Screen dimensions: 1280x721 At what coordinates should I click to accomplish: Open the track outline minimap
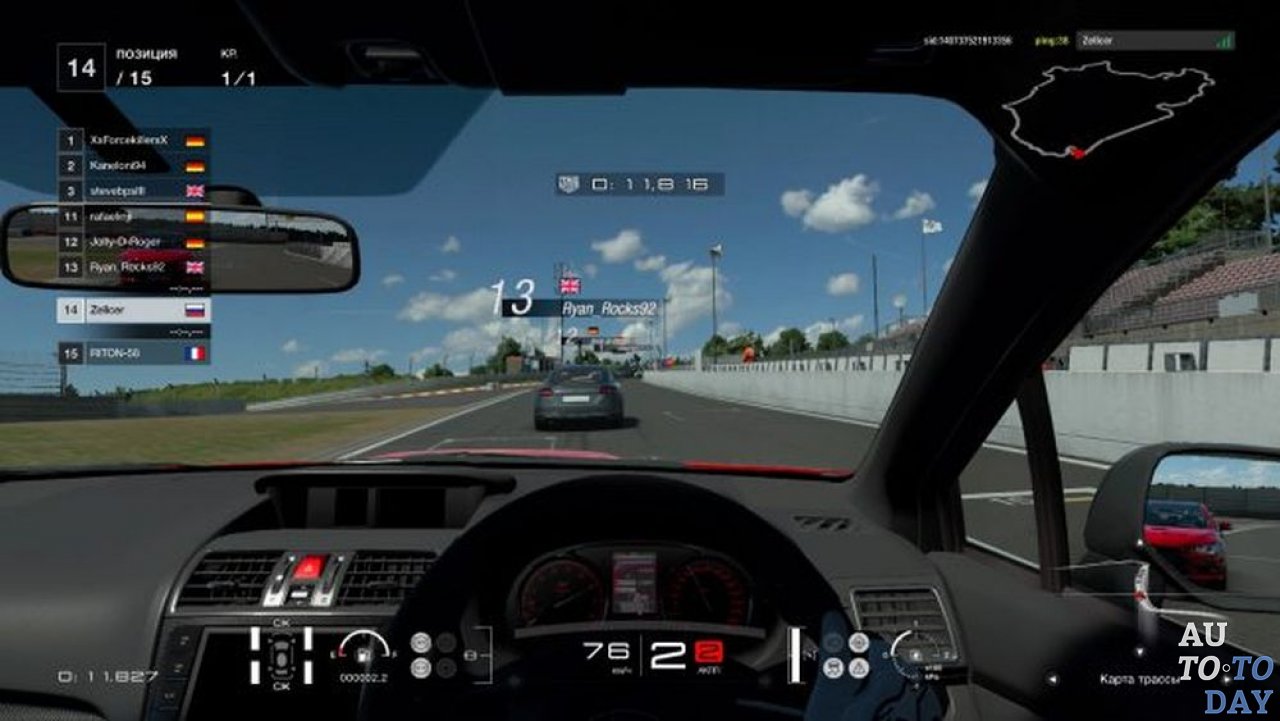[1108, 109]
